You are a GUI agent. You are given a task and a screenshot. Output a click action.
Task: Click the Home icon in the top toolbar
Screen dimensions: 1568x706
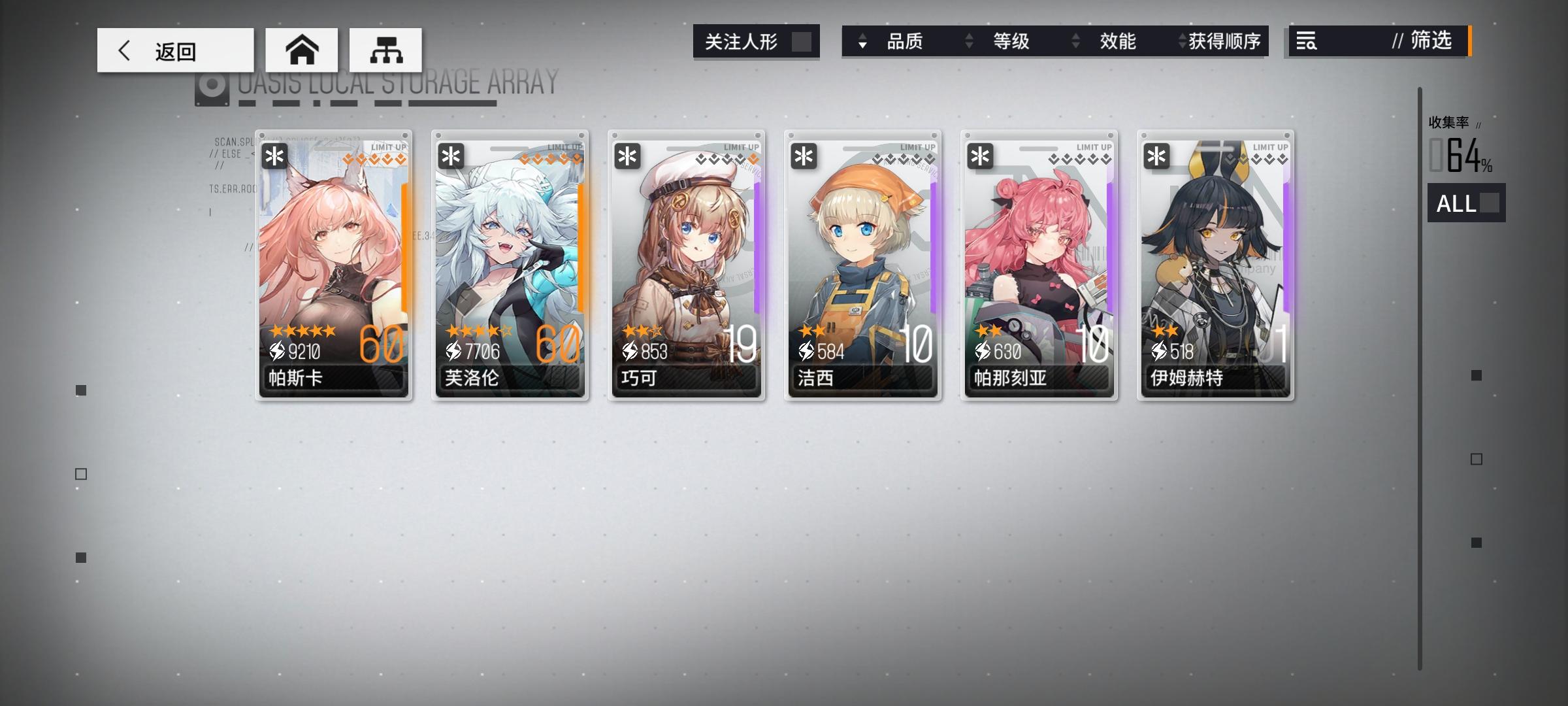coord(302,49)
